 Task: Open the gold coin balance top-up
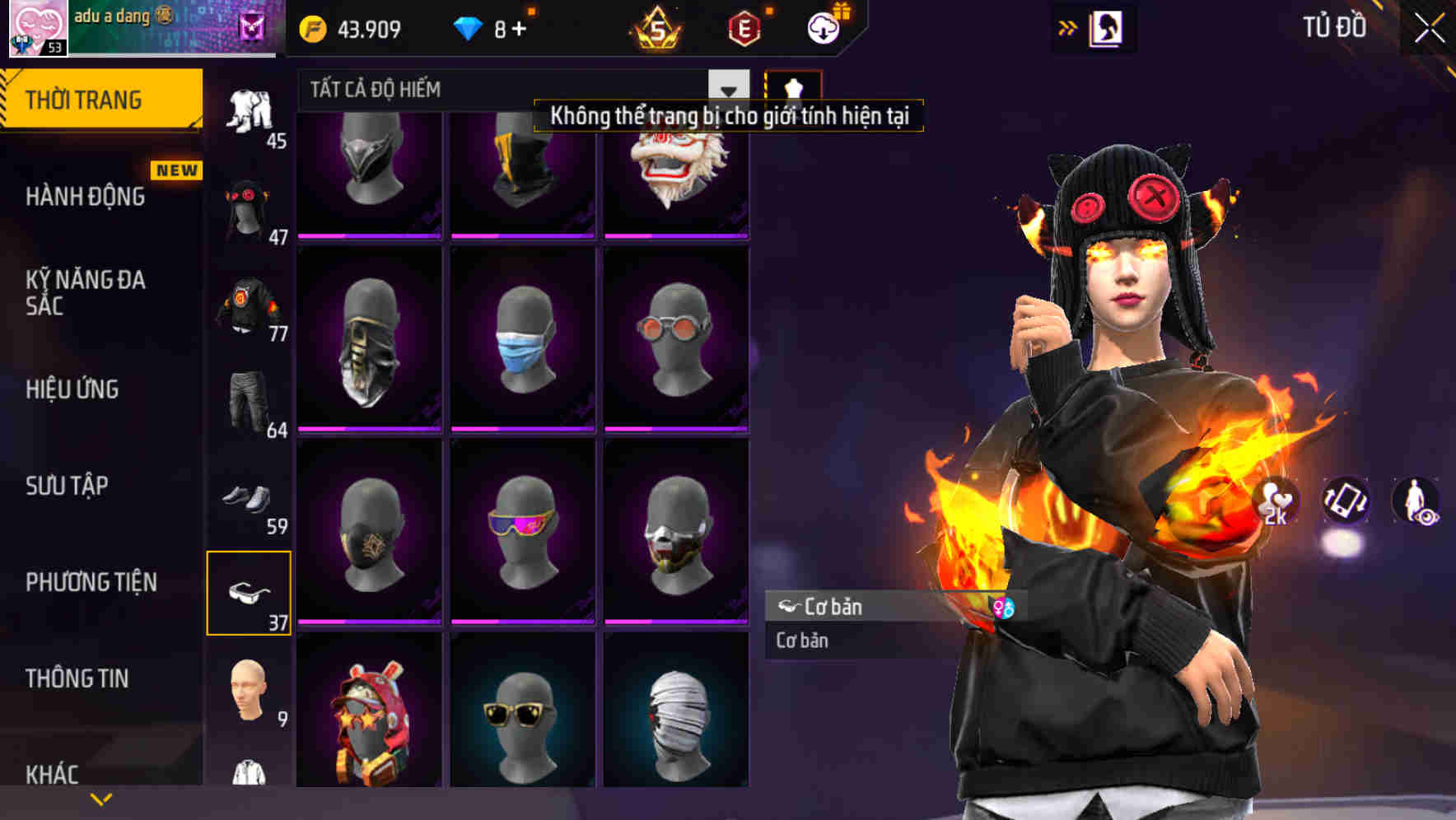(x=313, y=29)
